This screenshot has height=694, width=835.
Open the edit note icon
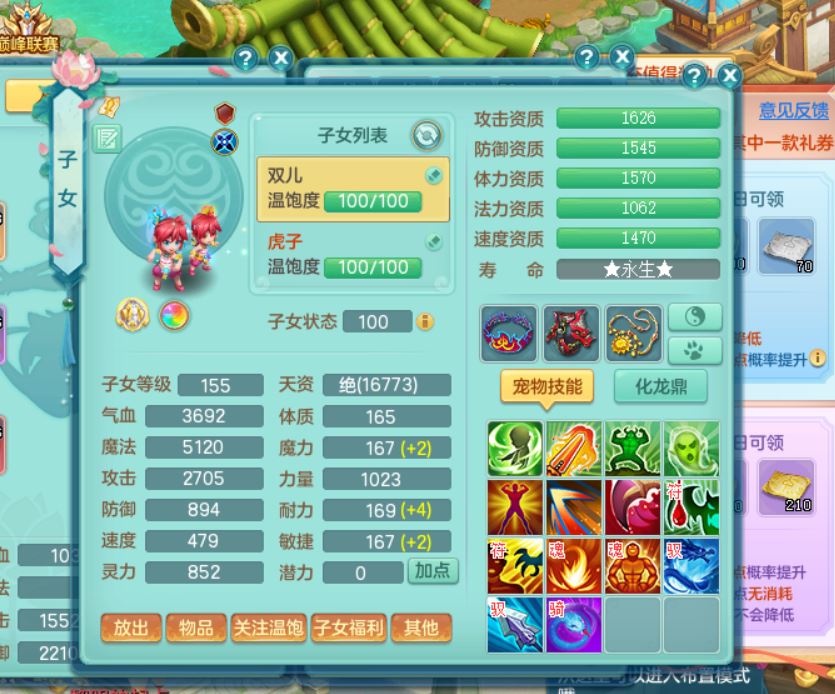coord(107,138)
